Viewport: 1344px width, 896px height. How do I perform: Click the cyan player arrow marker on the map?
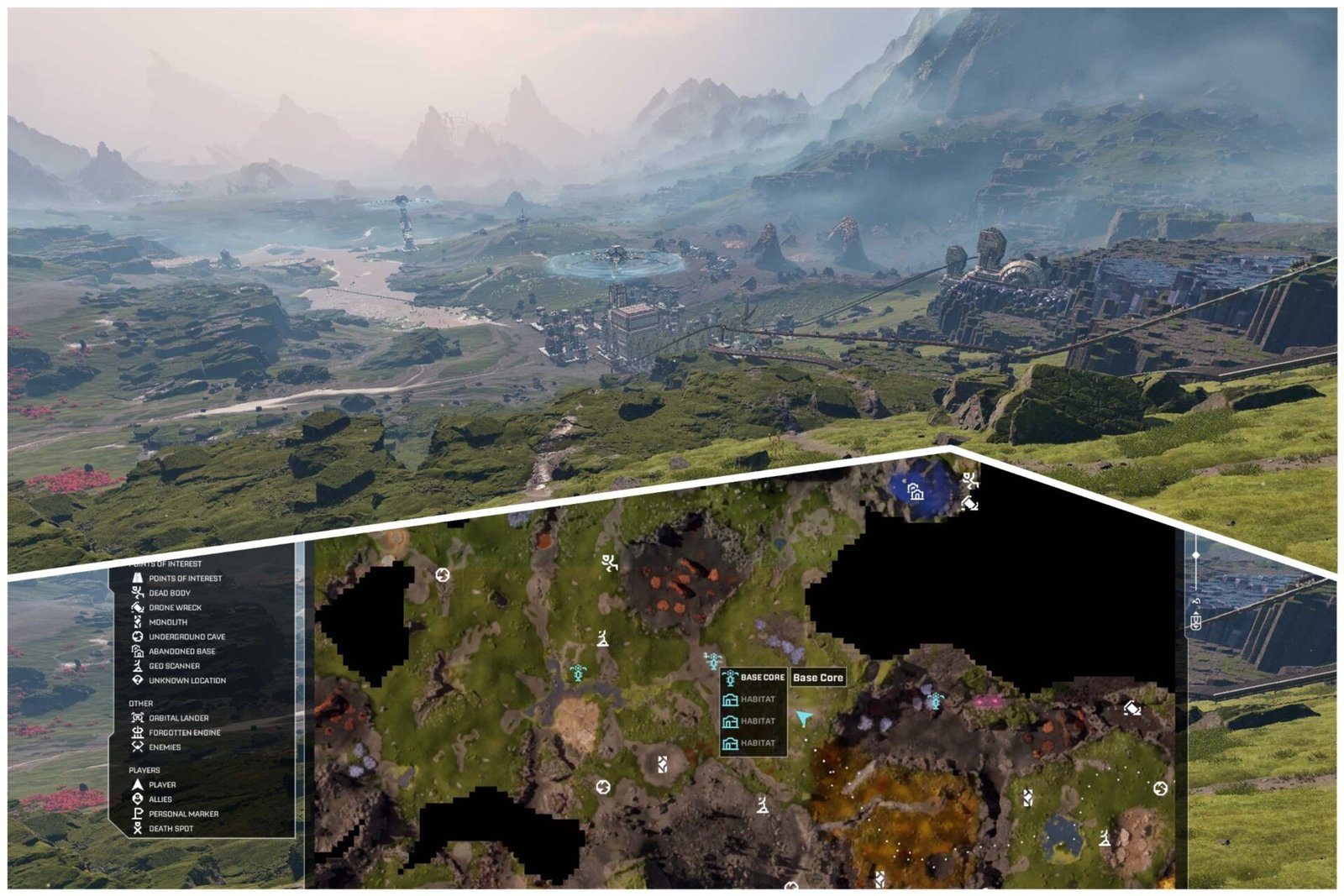(x=803, y=719)
